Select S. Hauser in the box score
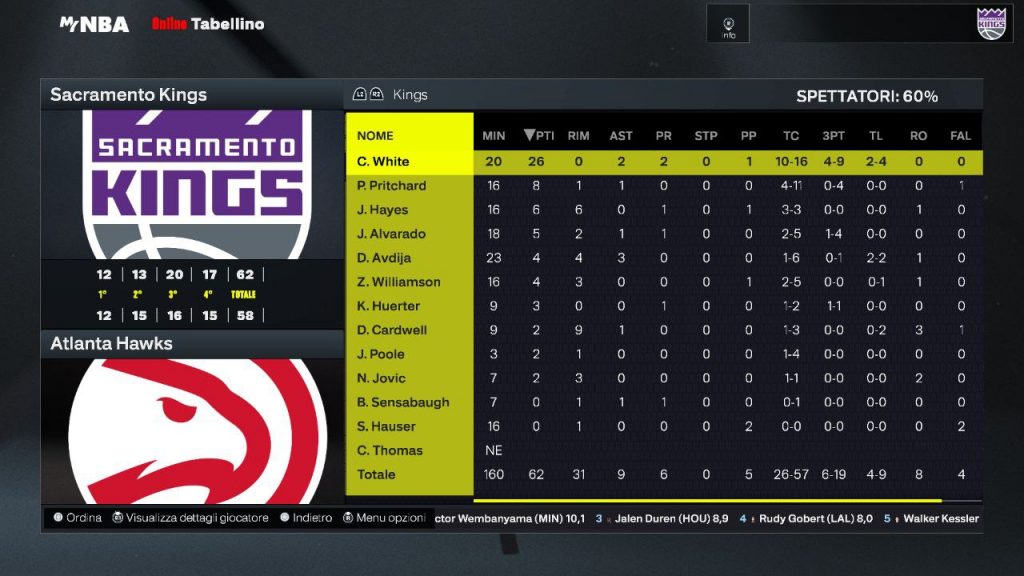The image size is (1024, 576). (385, 426)
